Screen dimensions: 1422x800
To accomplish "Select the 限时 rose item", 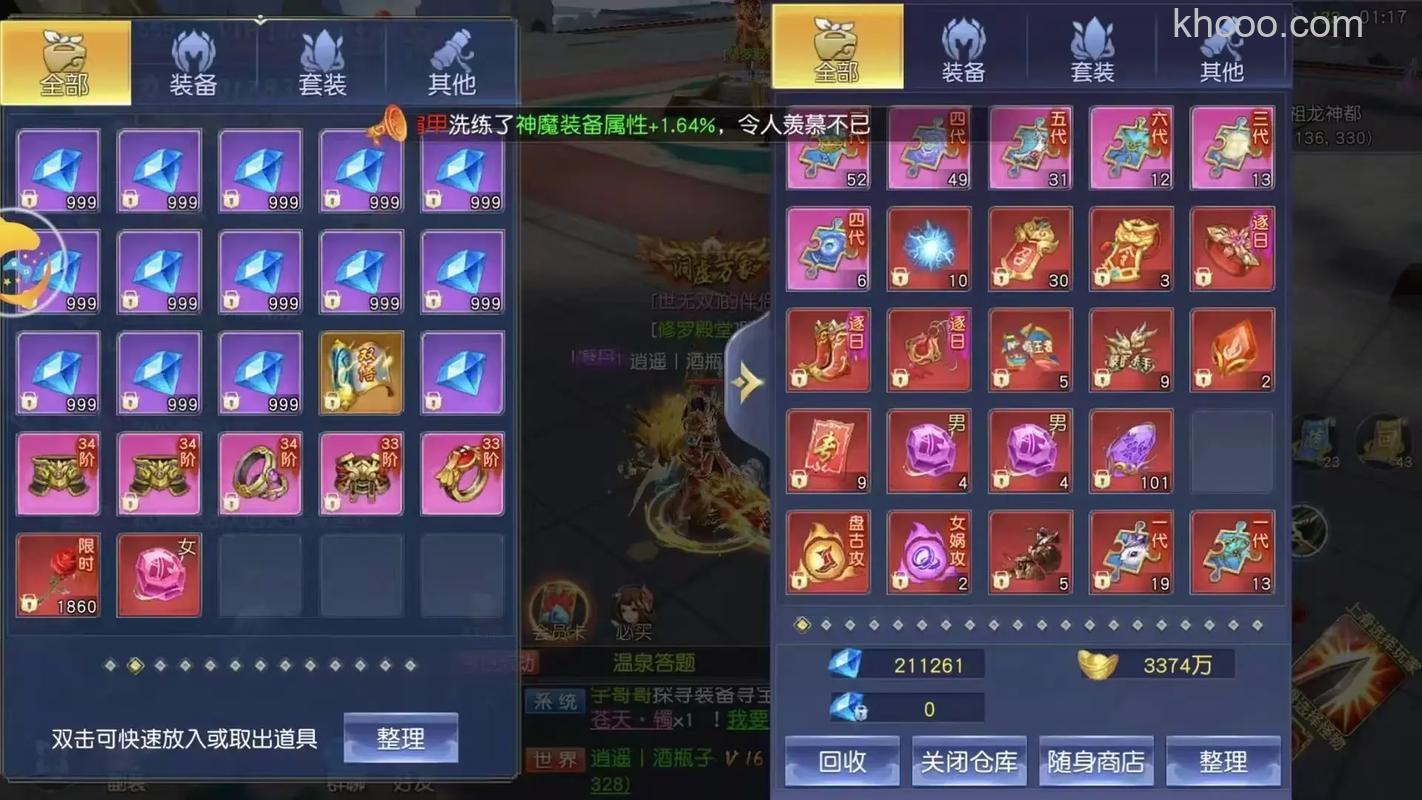I will [x=57, y=574].
